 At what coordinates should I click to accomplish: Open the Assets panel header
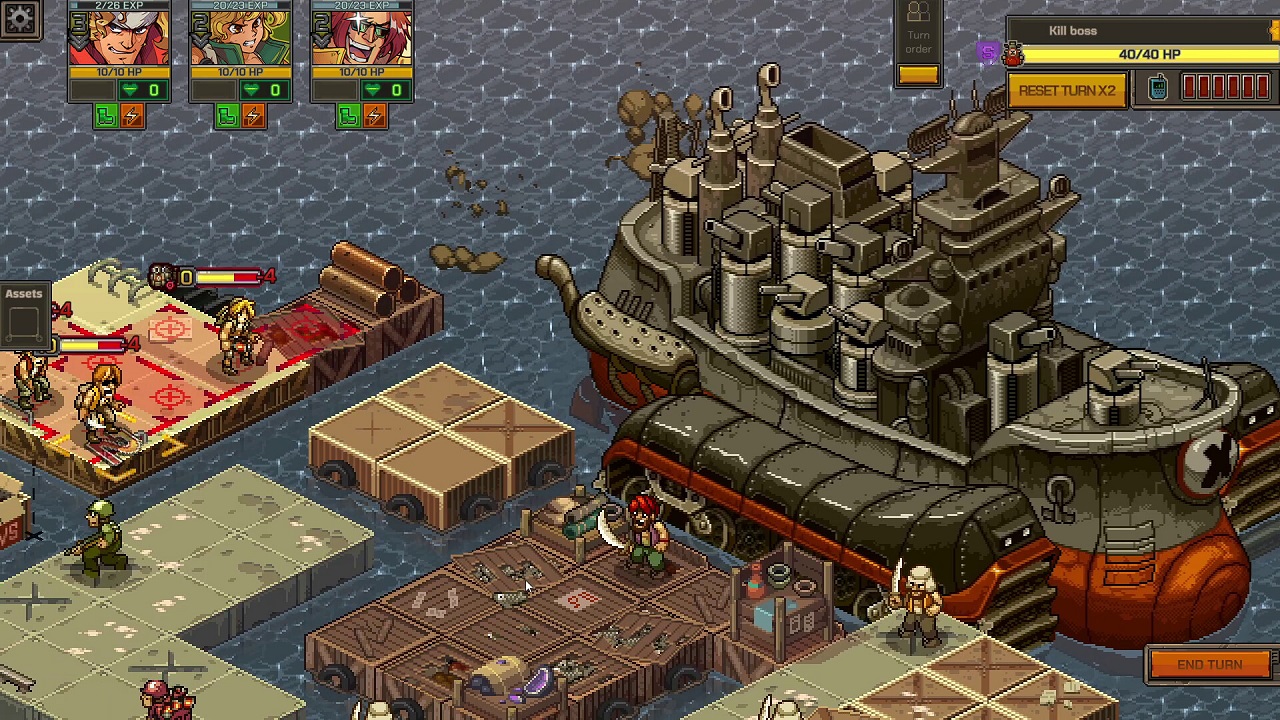(23, 293)
